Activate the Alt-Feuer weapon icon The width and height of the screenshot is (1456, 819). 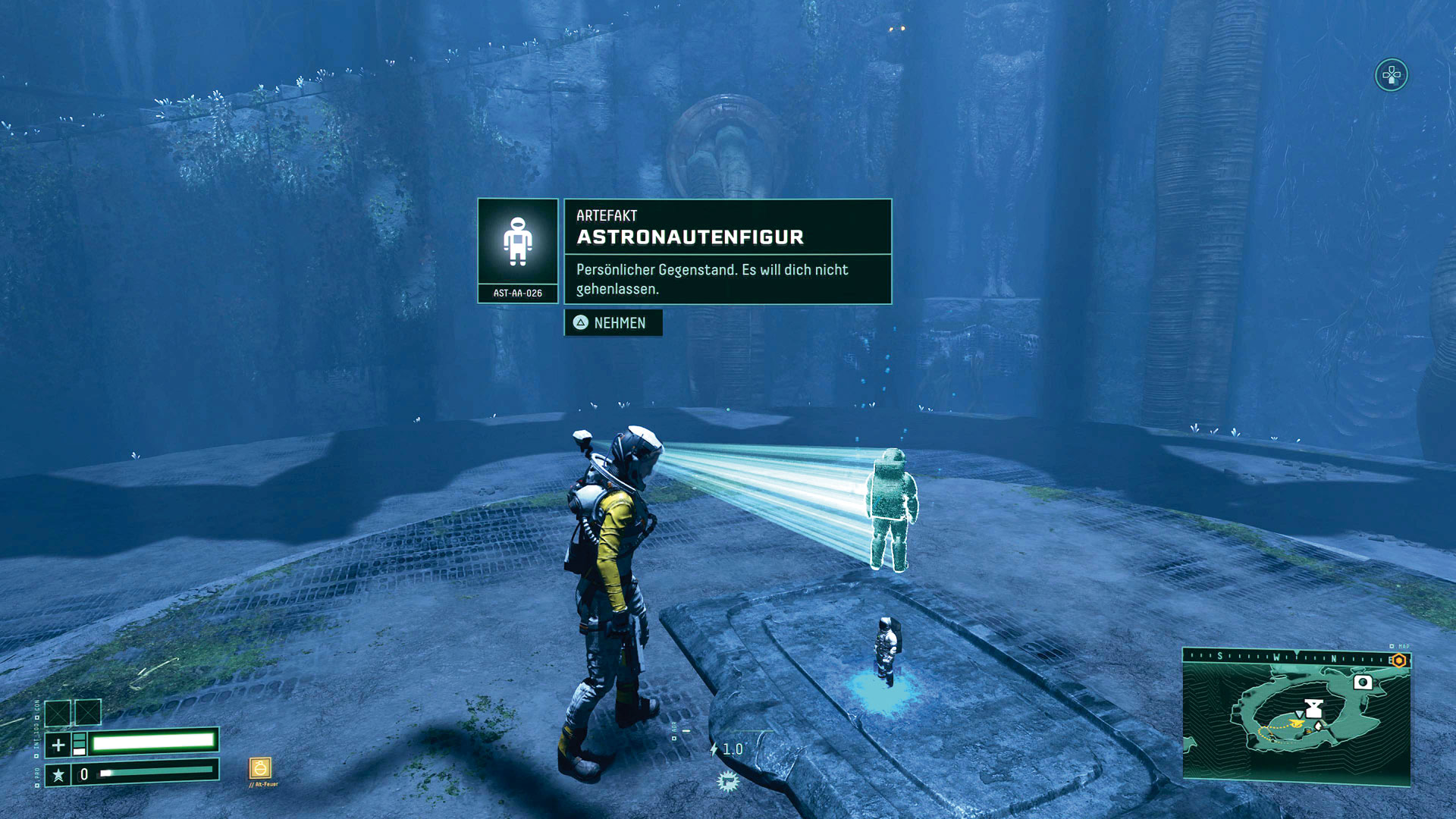pyautogui.click(x=260, y=768)
